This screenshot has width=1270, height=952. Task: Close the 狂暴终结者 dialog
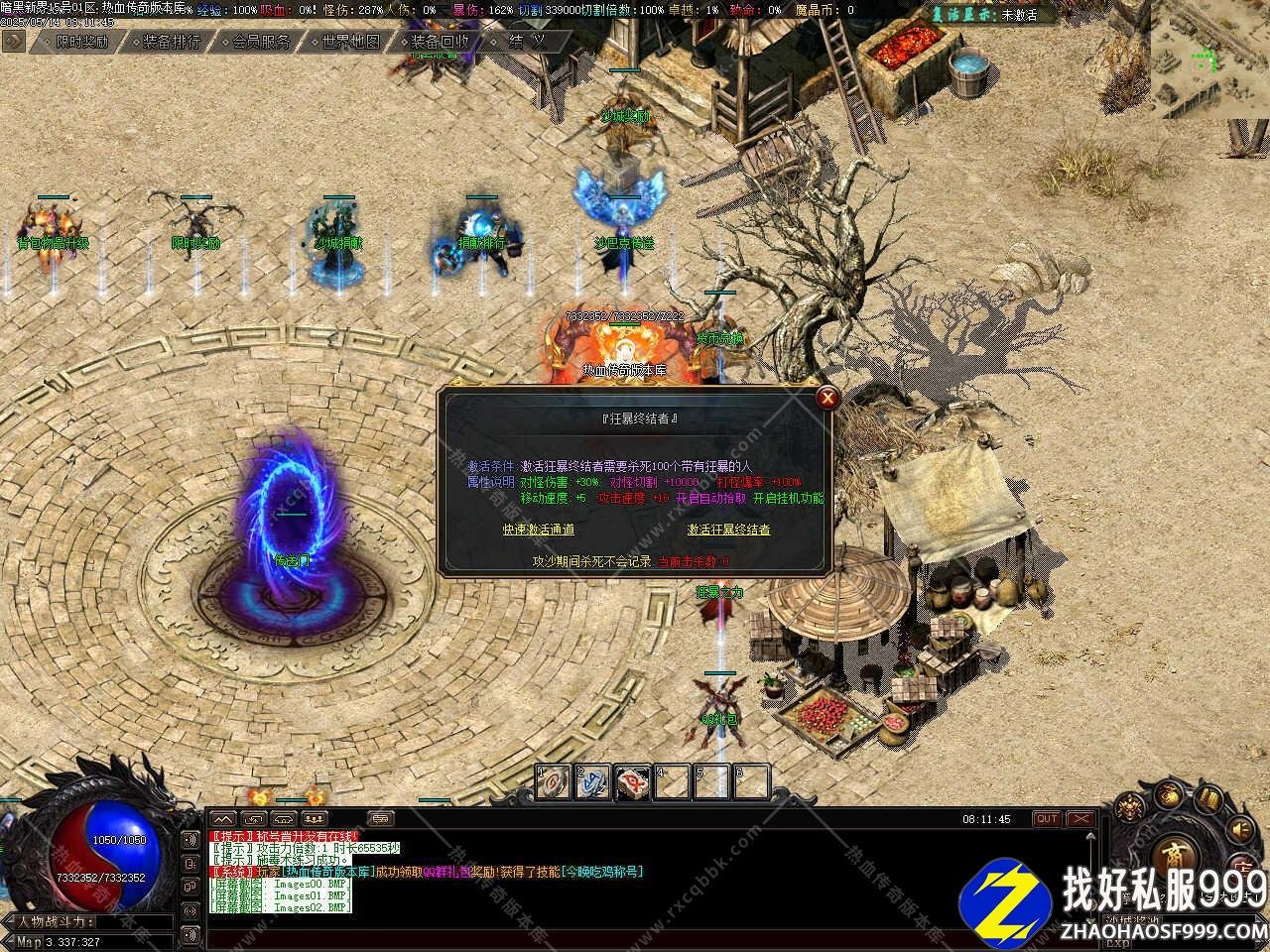(x=826, y=399)
